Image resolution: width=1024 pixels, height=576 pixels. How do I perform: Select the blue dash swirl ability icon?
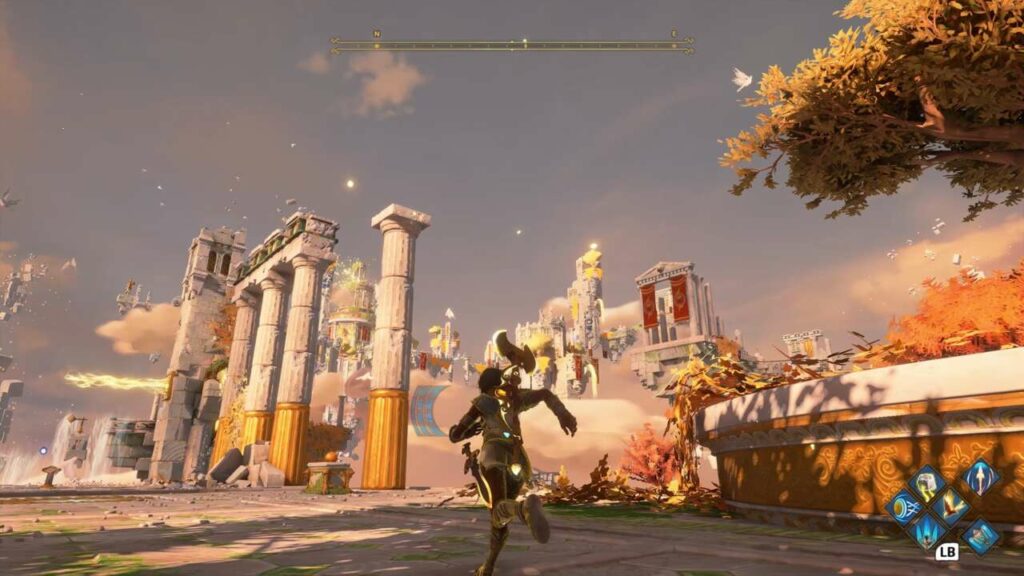coord(902,507)
